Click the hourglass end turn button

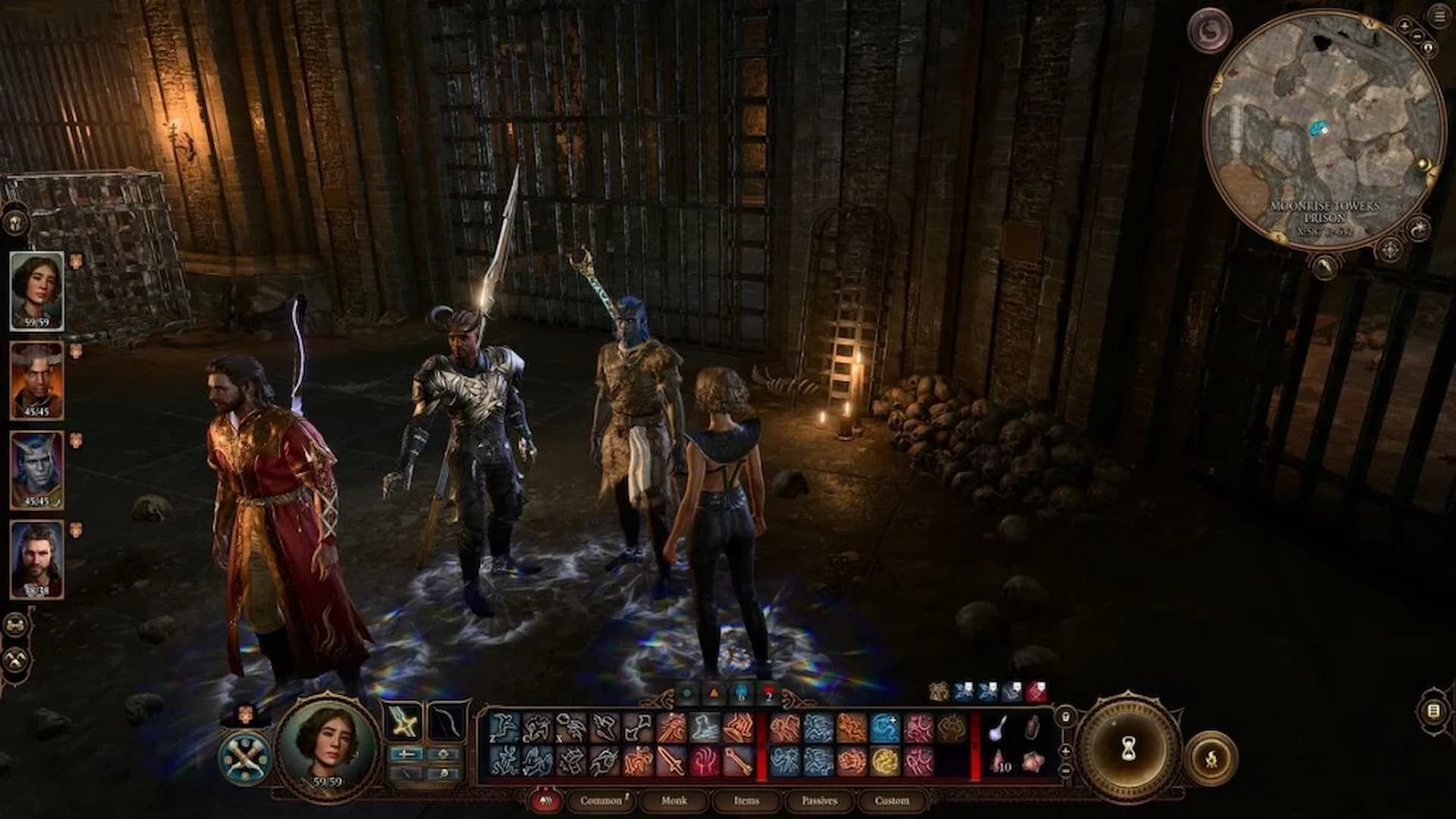point(1128,750)
